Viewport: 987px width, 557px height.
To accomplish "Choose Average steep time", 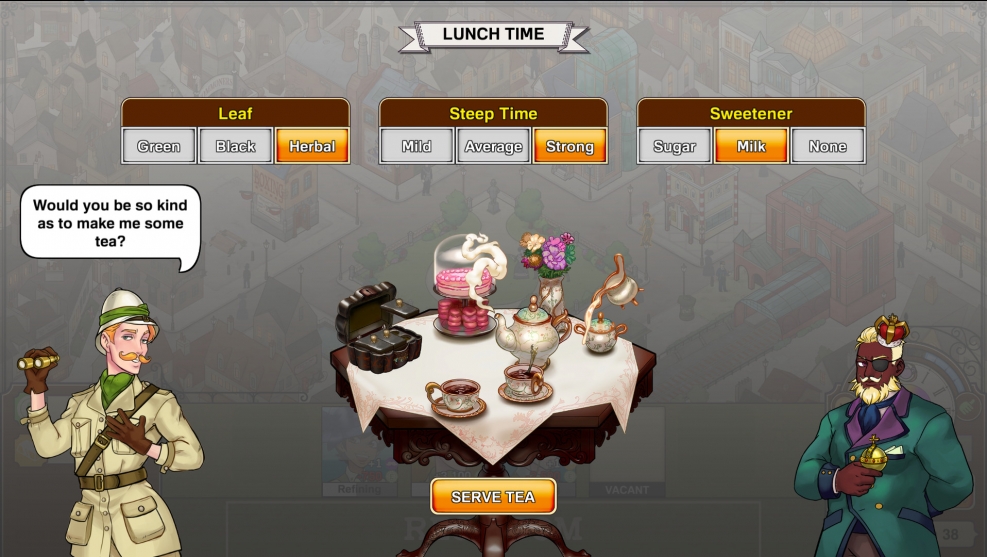I will (493, 146).
